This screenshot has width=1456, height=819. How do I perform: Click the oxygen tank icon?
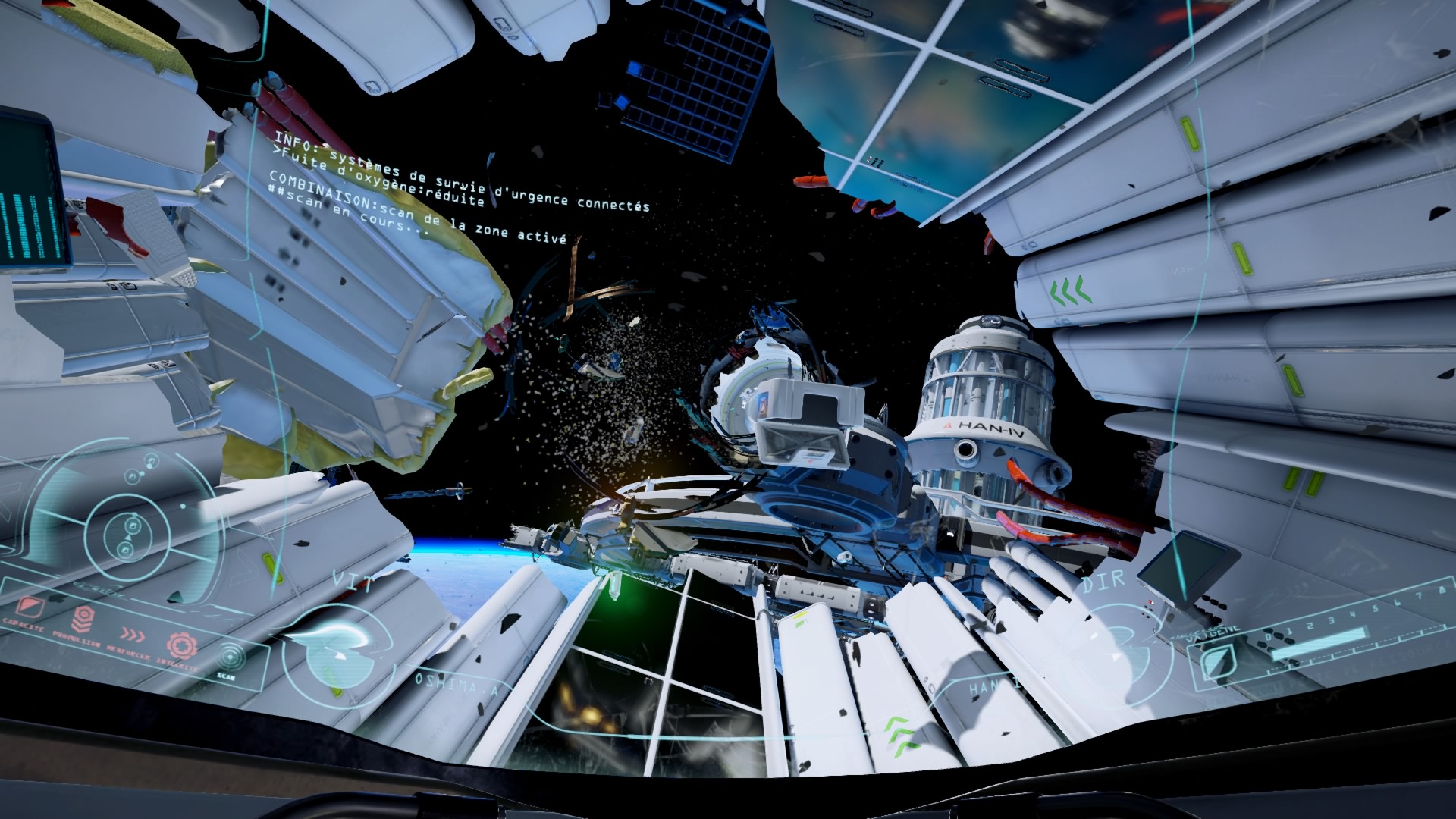[1219, 663]
